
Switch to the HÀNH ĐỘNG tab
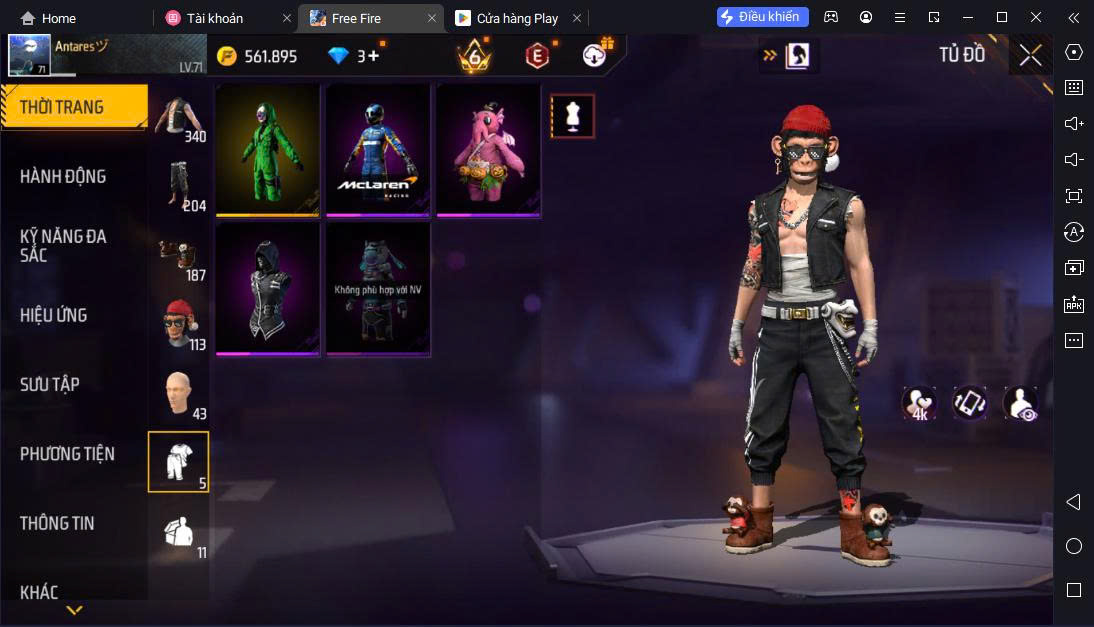(x=63, y=176)
